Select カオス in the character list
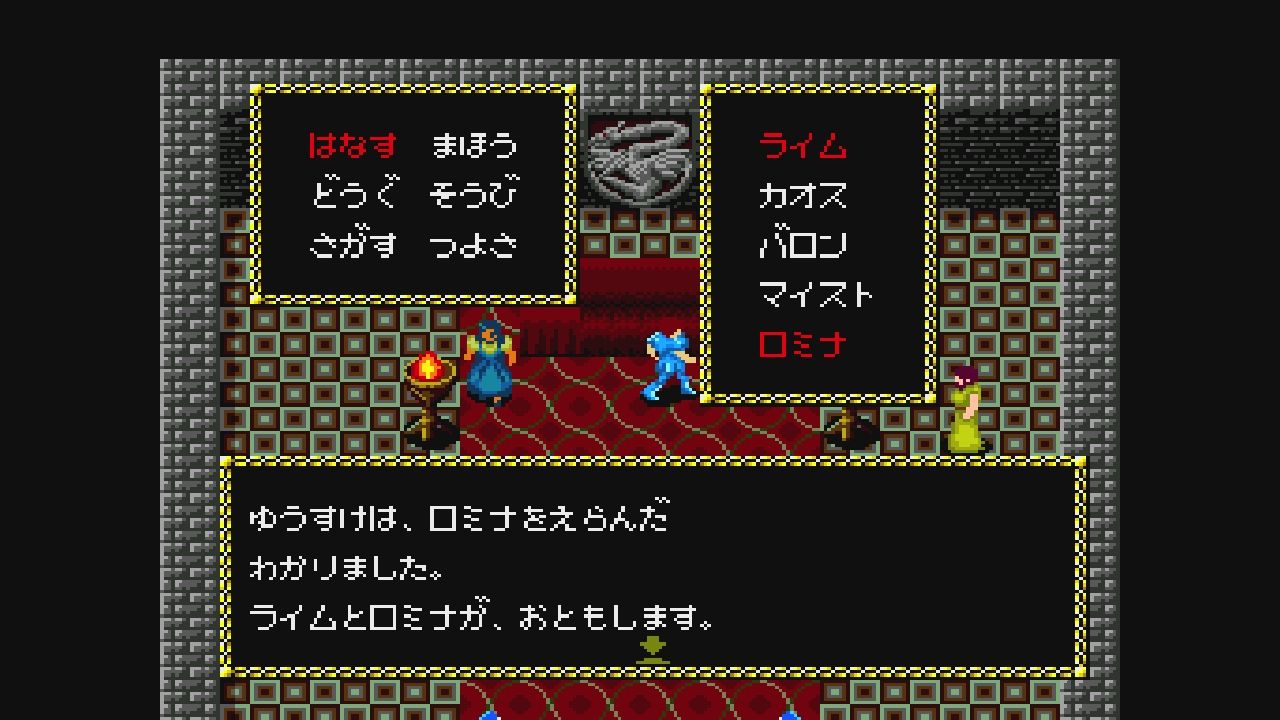Viewport: 1280px width, 720px height. (800, 196)
